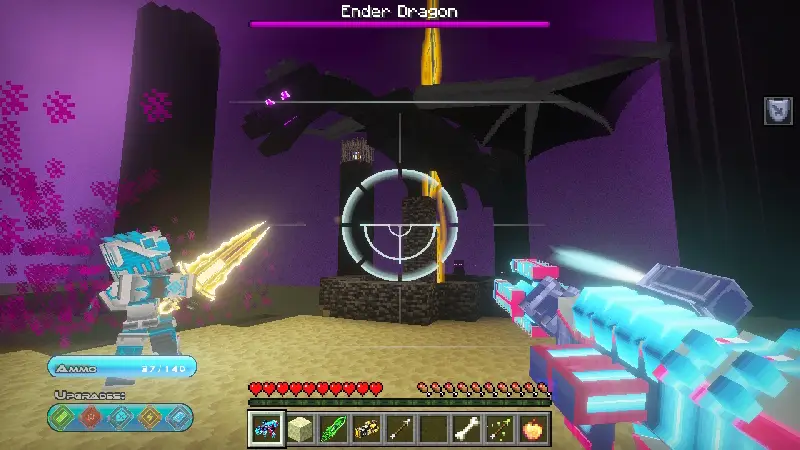The image size is (800, 450).
Task: Select the gold and black weapon slot
Action: pyautogui.click(x=366, y=429)
